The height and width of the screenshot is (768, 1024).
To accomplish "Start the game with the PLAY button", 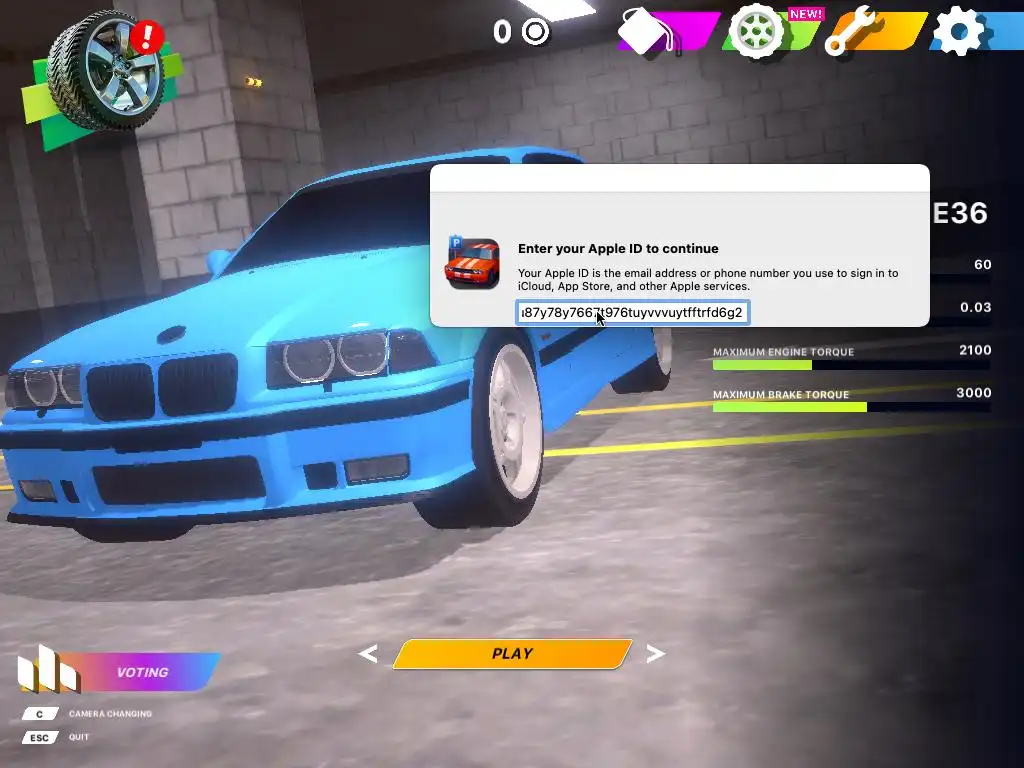I will (512, 654).
